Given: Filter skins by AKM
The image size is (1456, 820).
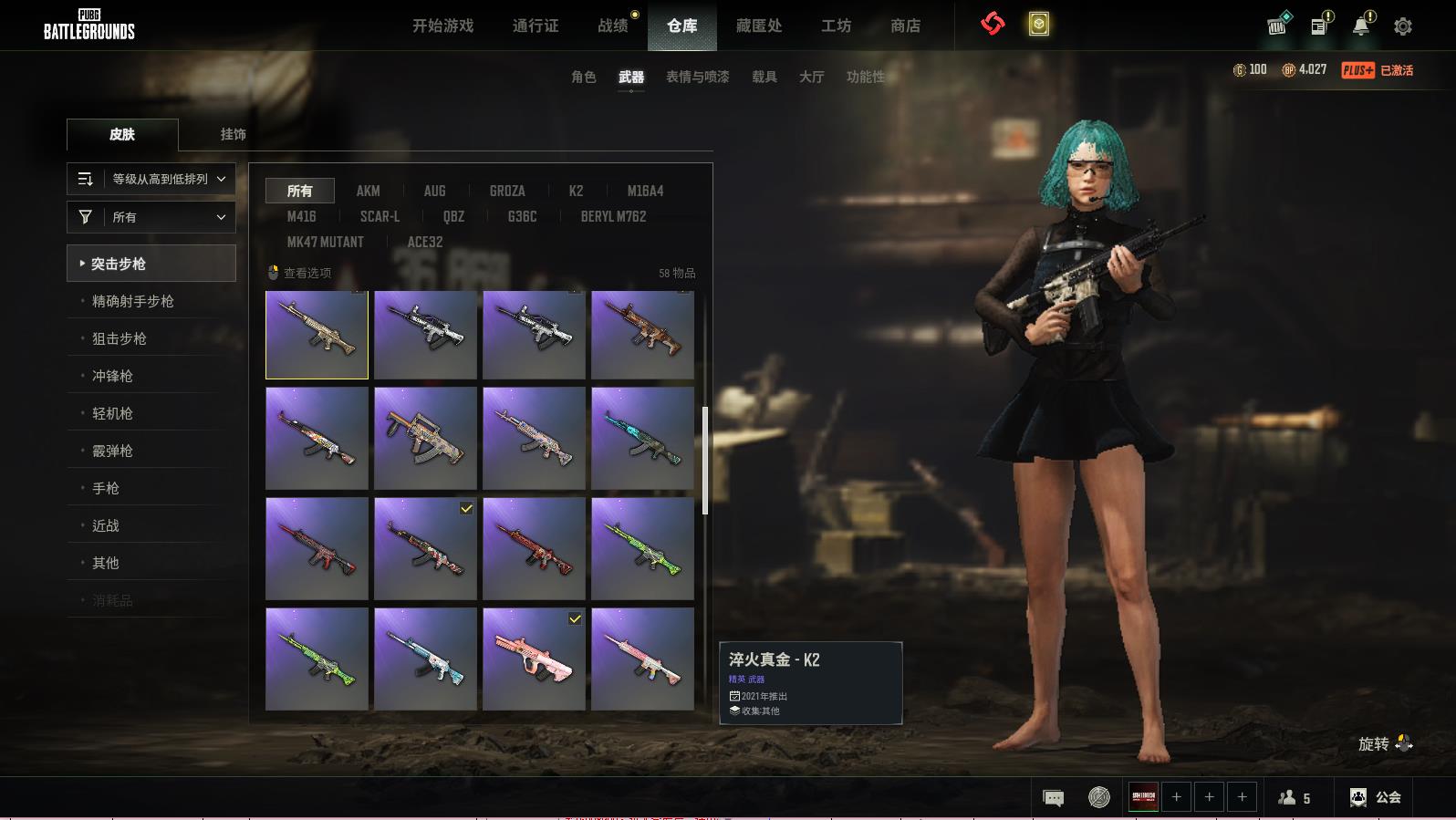Looking at the screenshot, I should 368,191.
